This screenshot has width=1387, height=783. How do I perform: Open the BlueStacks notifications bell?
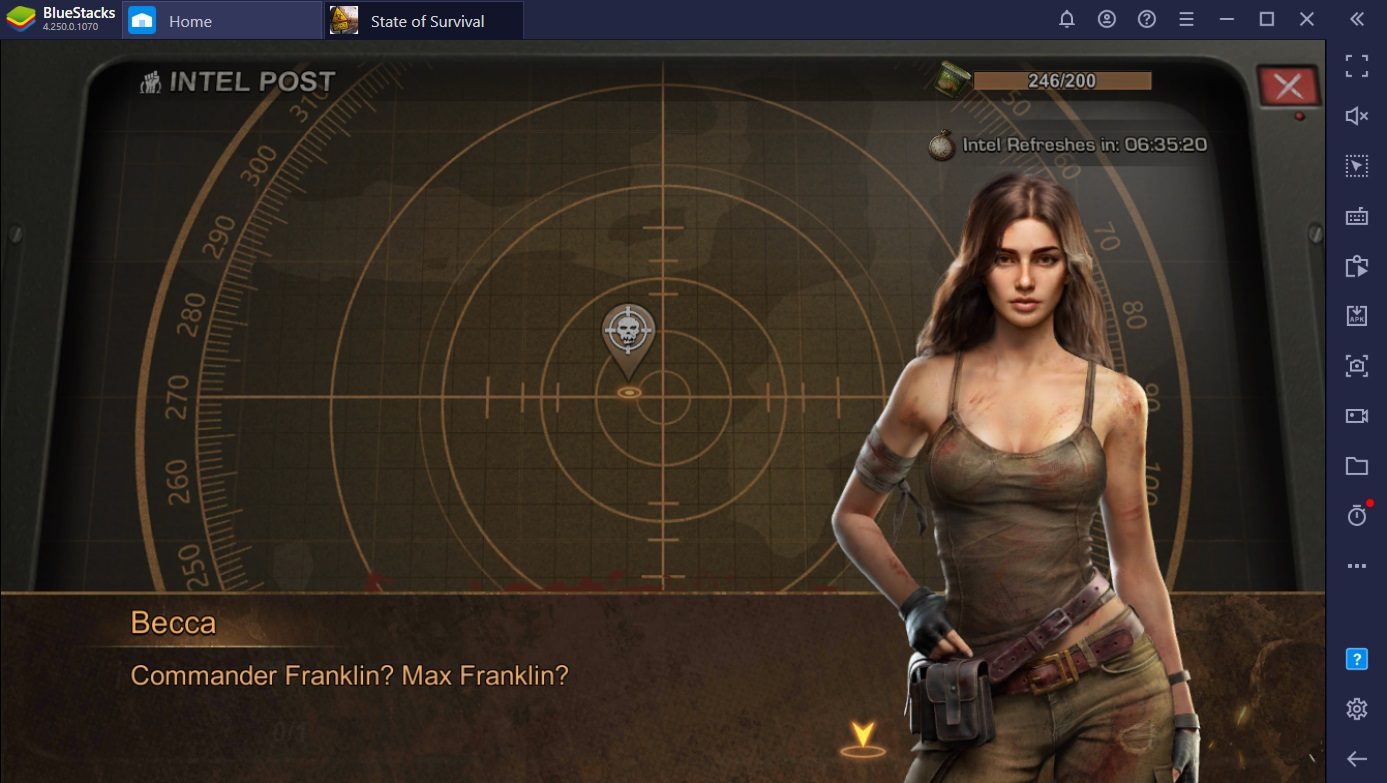1067,19
